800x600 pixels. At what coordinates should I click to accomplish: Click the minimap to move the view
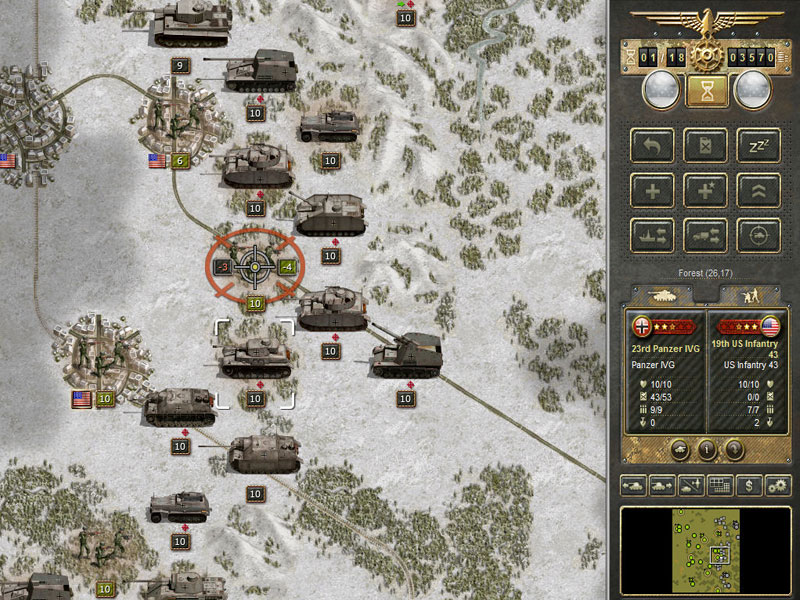click(704, 548)
